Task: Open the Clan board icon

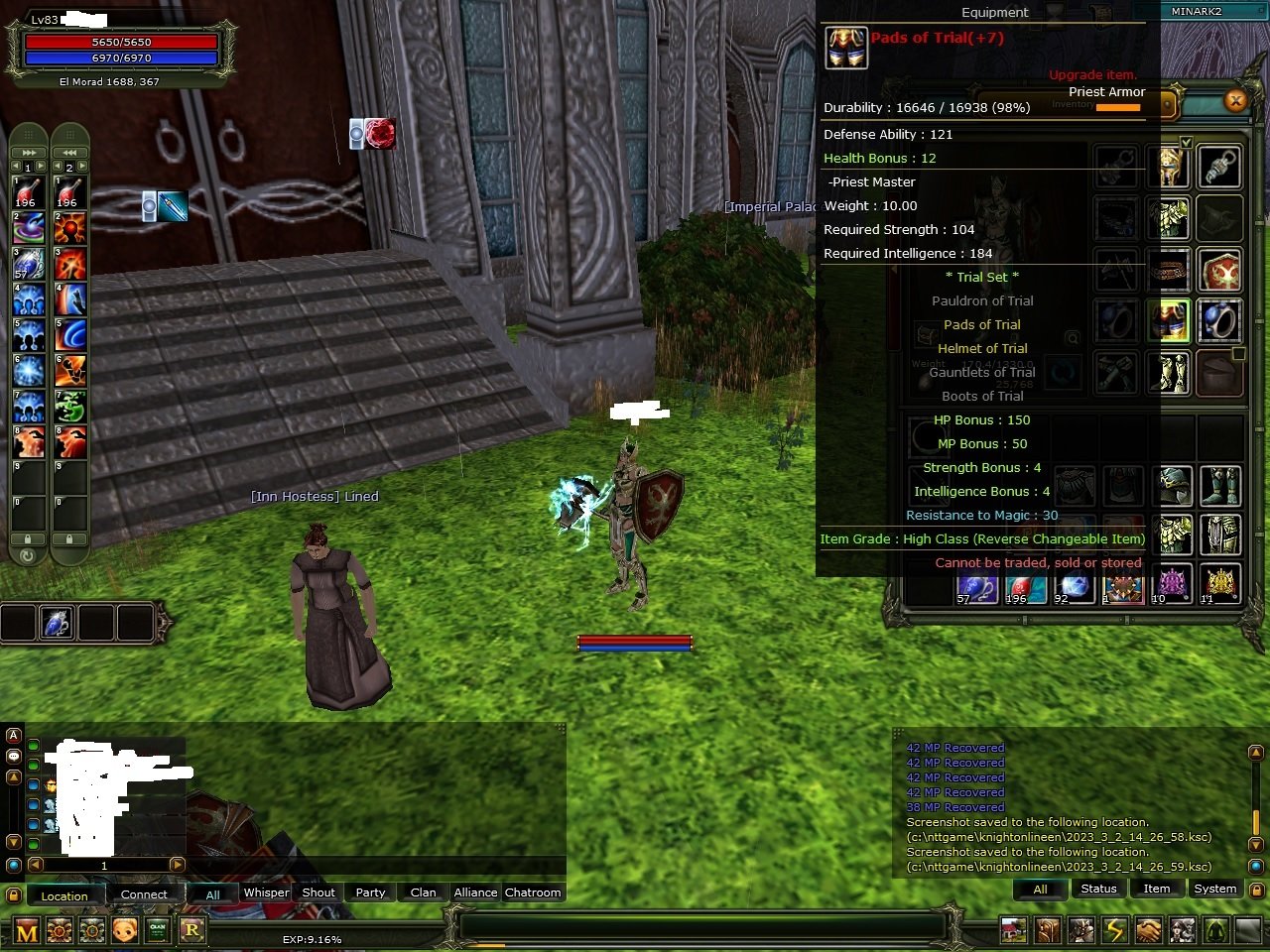Action: 157,930
